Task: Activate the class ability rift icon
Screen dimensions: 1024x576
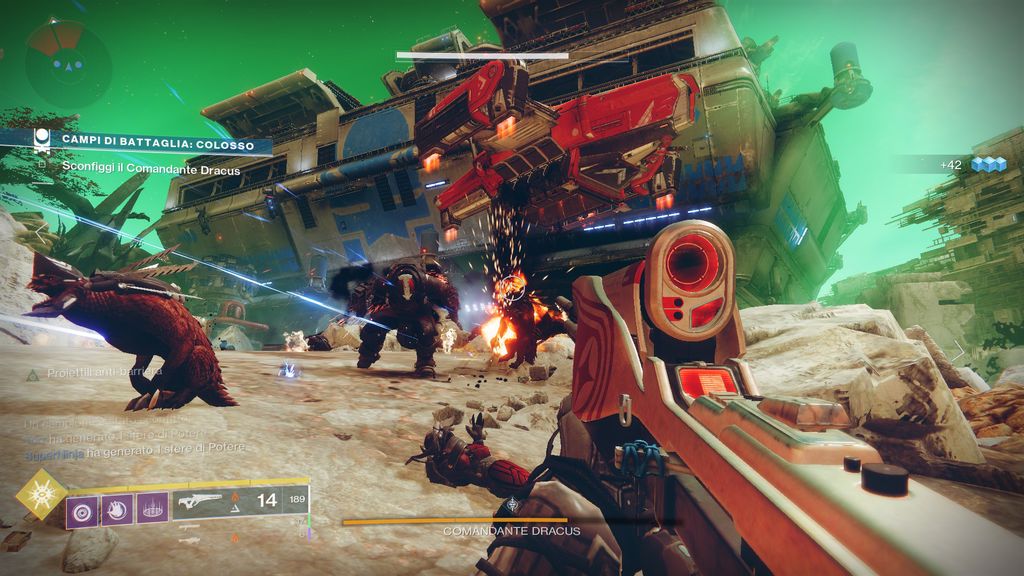Action: pos(153,511)
